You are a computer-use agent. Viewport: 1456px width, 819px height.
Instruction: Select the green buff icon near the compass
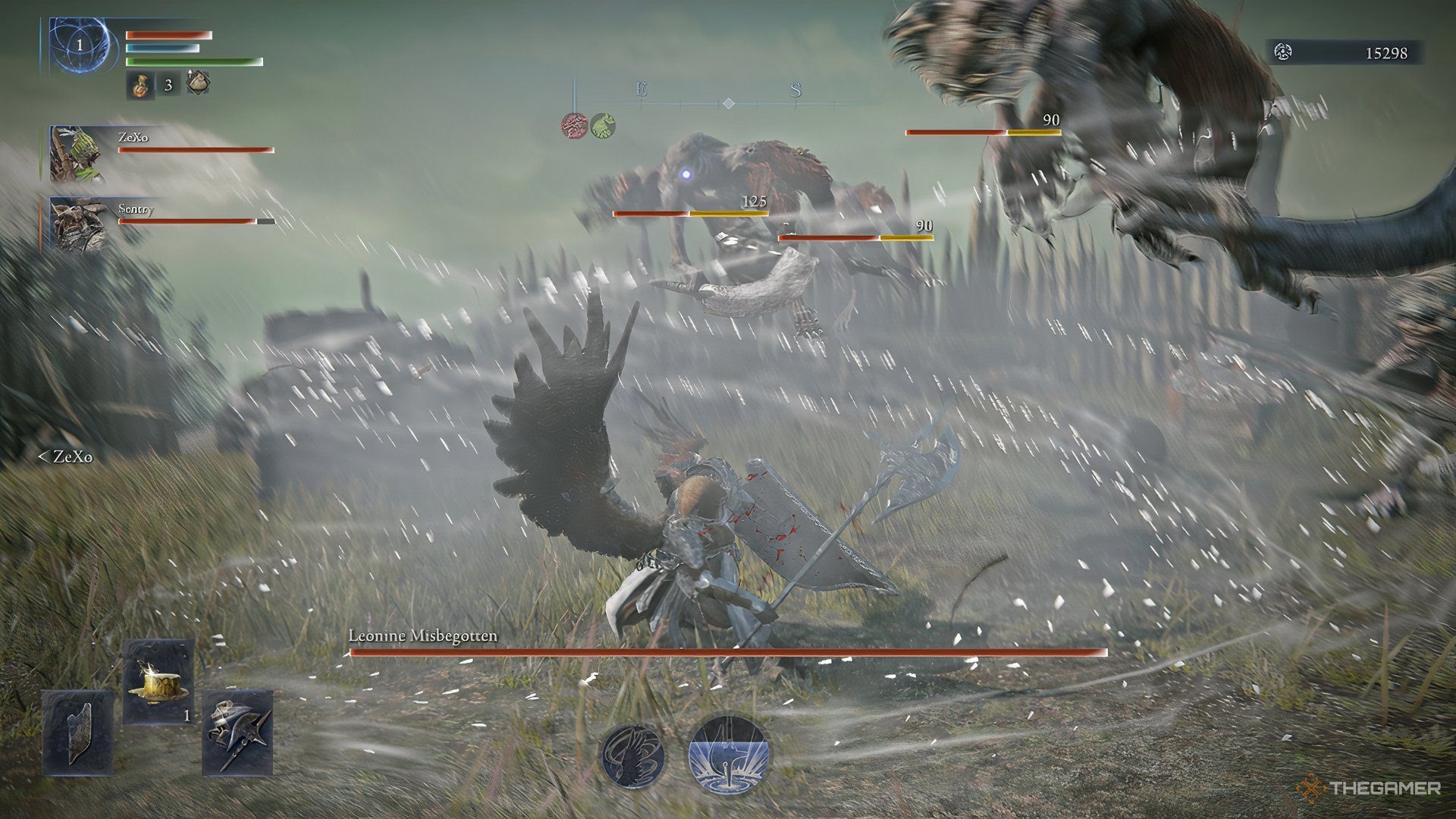pyautogui.click(x=606, y=124)
